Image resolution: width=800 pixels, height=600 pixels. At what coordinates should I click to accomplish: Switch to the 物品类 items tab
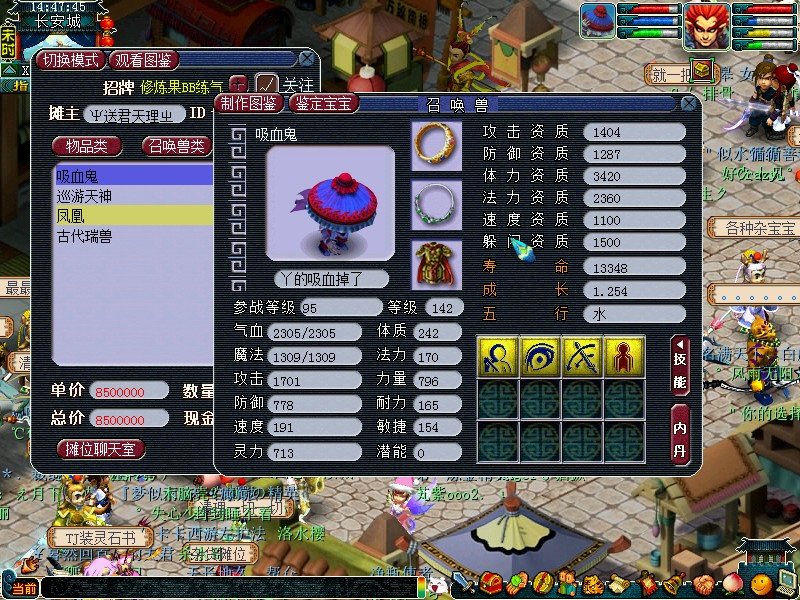click(87, 146)
